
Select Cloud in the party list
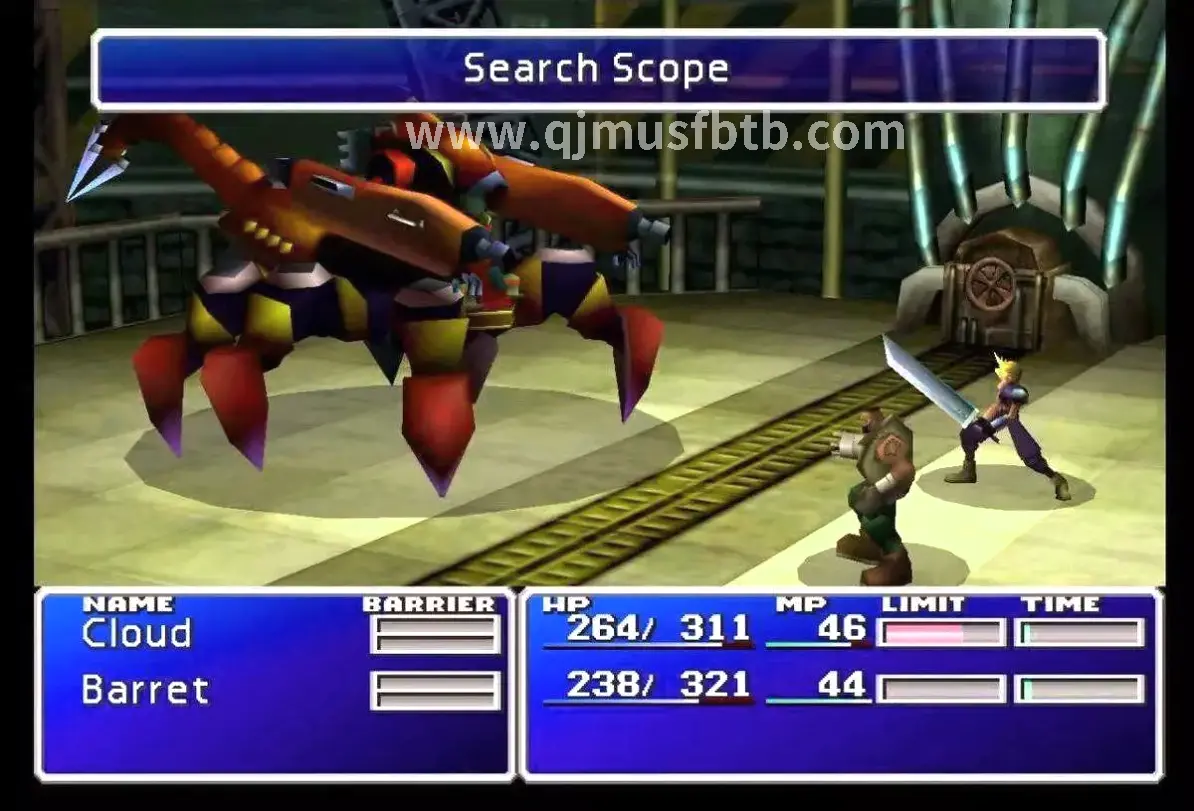136,634
